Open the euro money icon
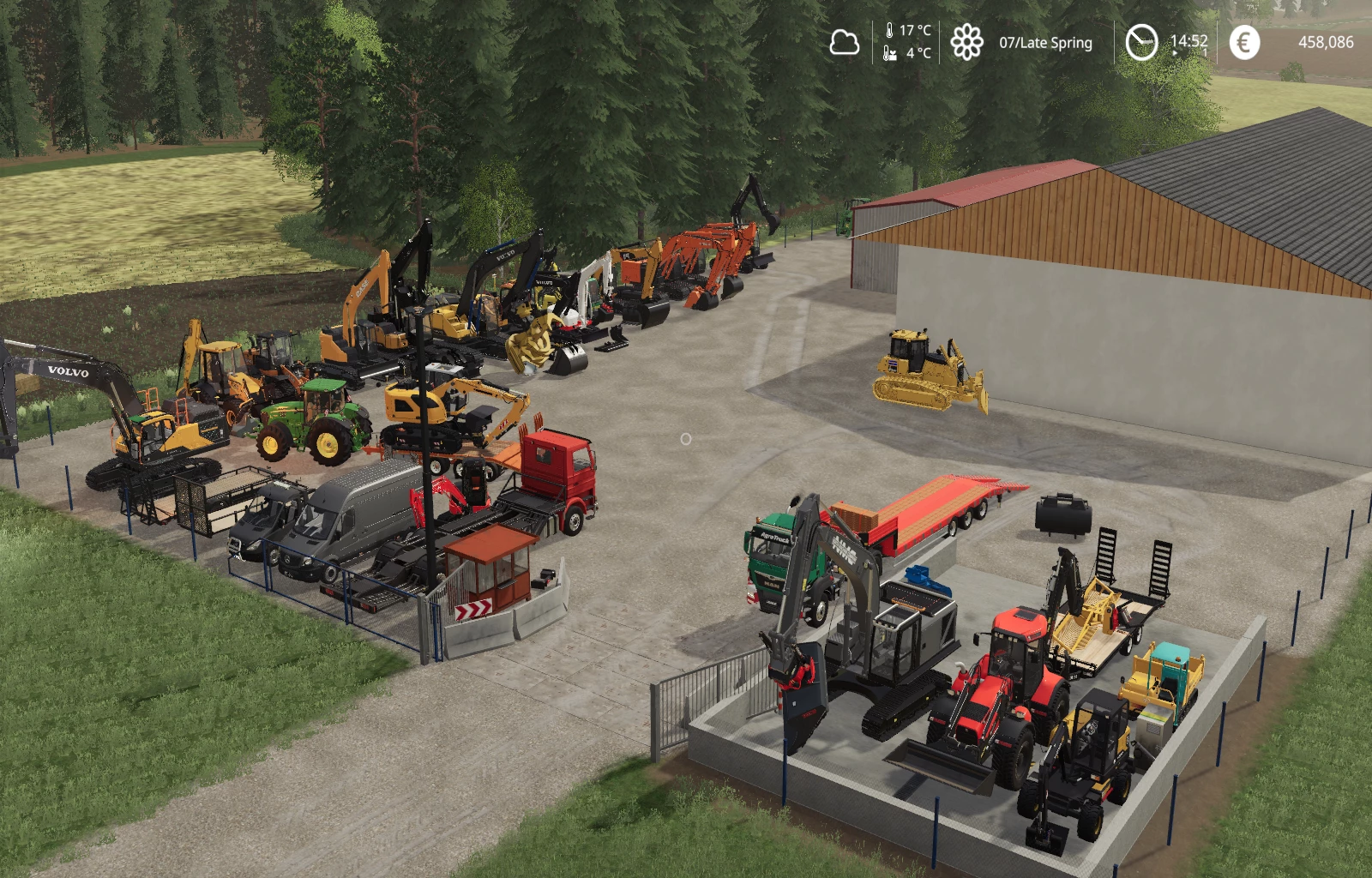Screen dimensions: 1372x878 click(x=1244, y=42)
